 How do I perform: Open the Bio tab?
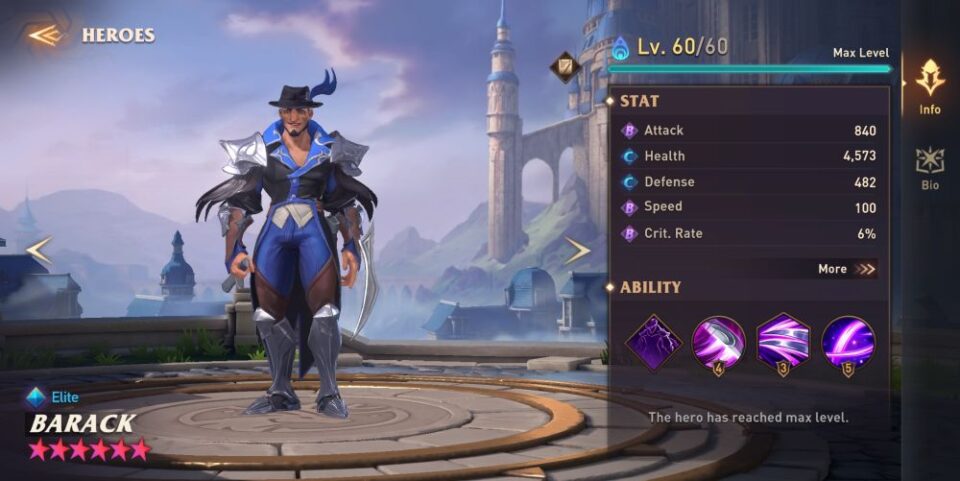930,167
